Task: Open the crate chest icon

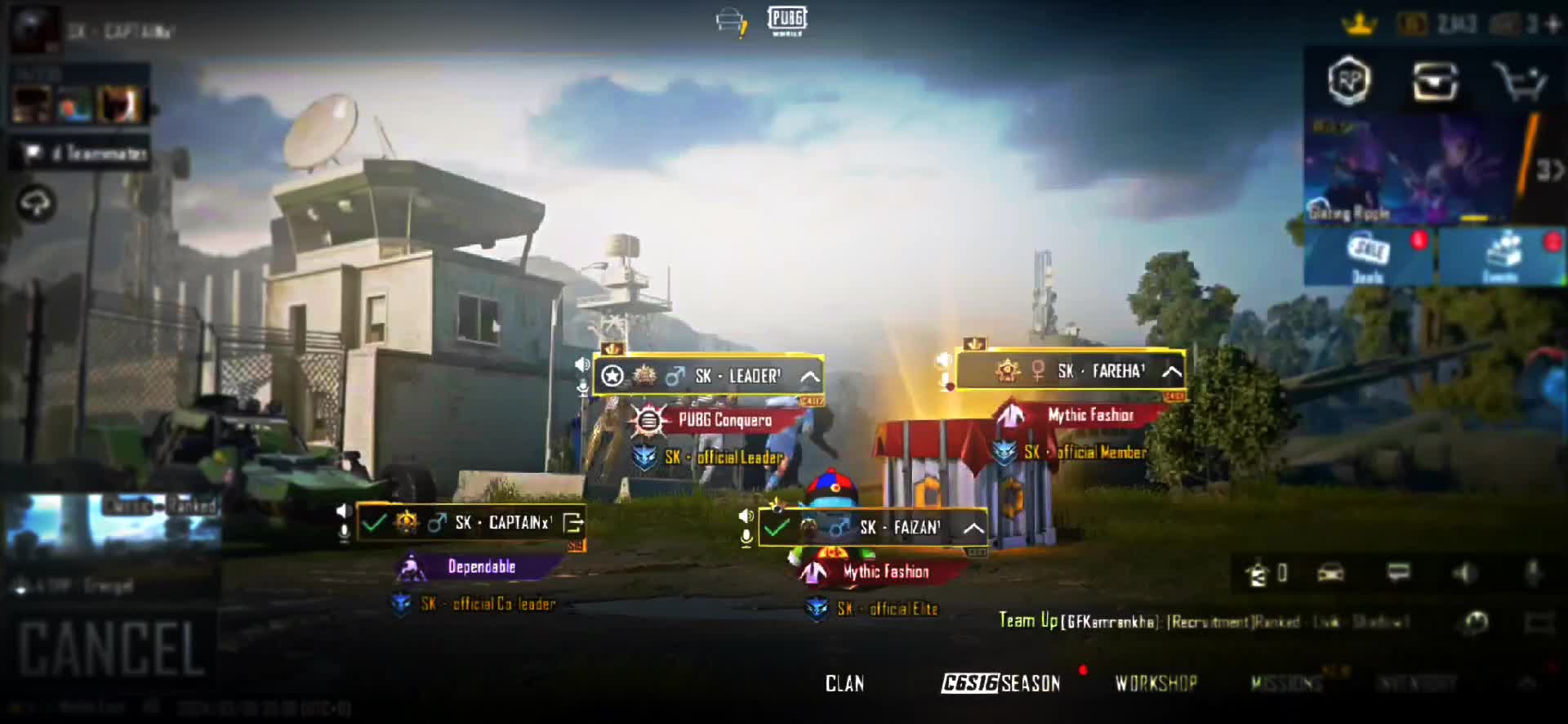Action: click(1435, 81)
